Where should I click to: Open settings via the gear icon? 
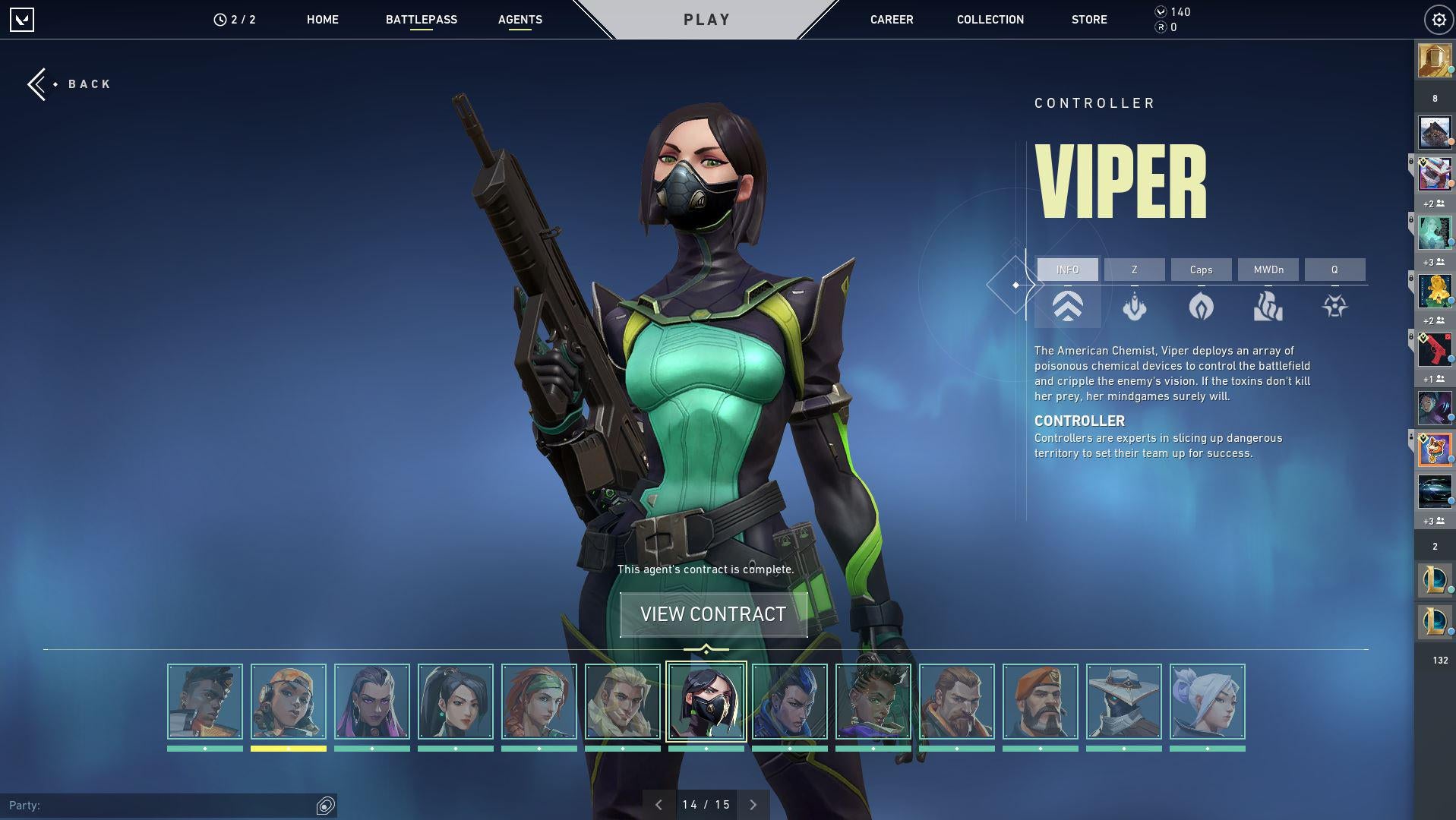(1438, 20)
